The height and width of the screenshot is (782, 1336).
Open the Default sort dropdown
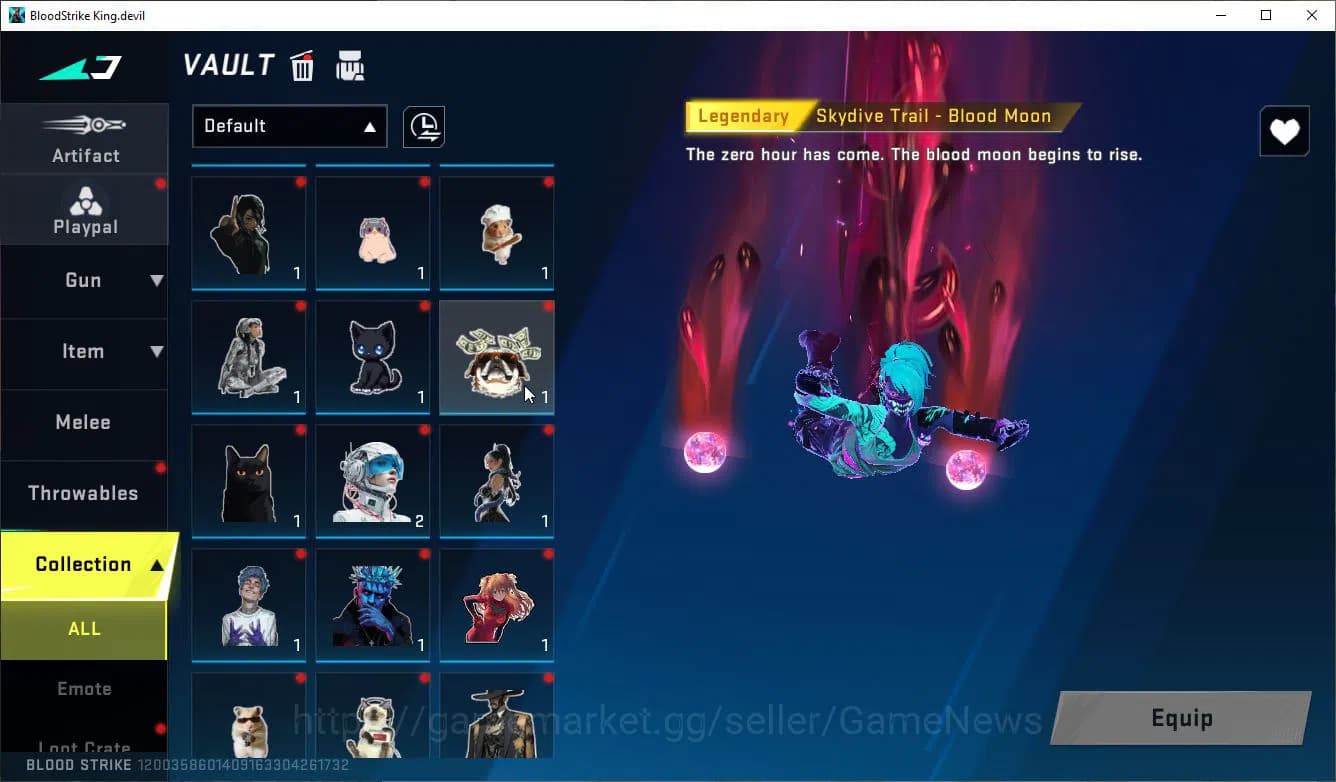[289, 126]
